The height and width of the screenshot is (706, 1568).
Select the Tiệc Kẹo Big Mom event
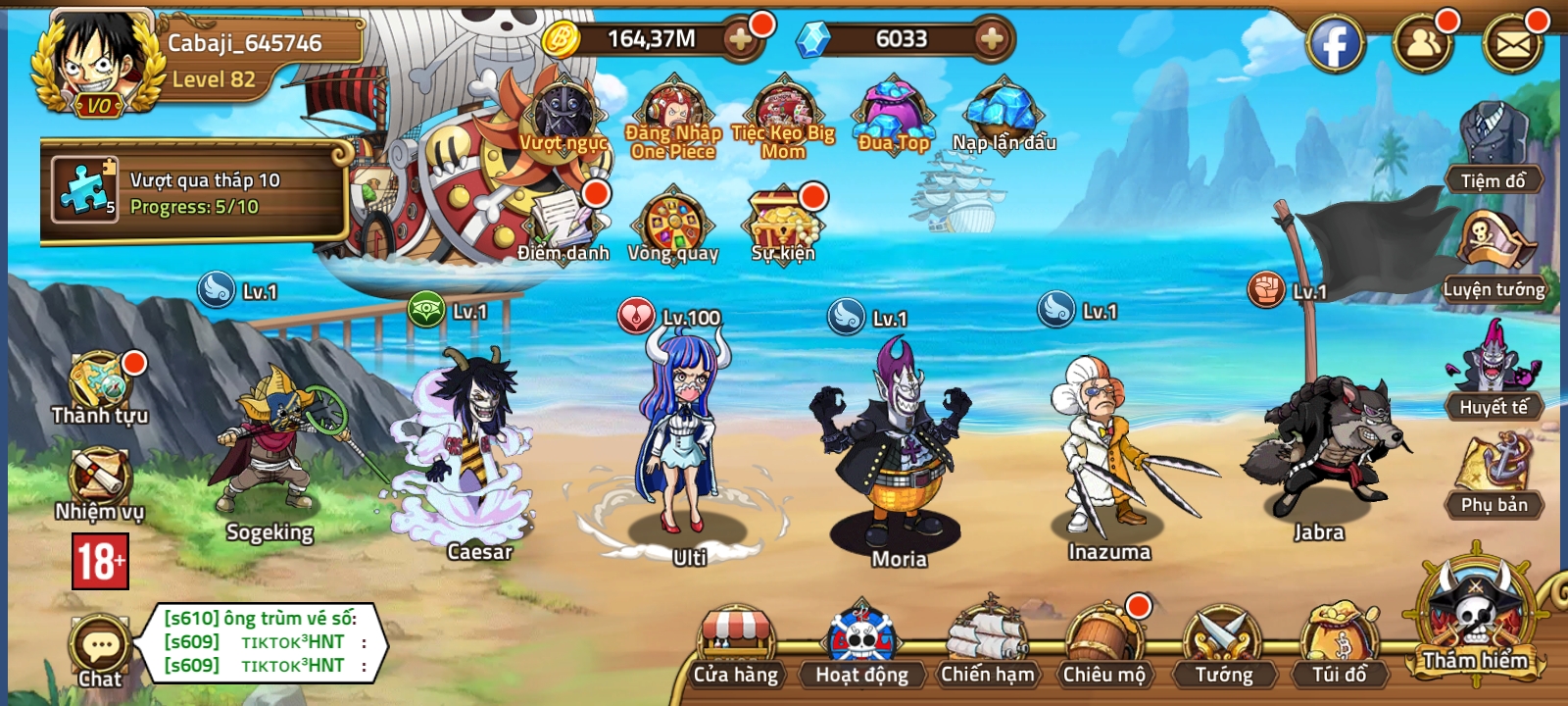[x=782, y=108]
